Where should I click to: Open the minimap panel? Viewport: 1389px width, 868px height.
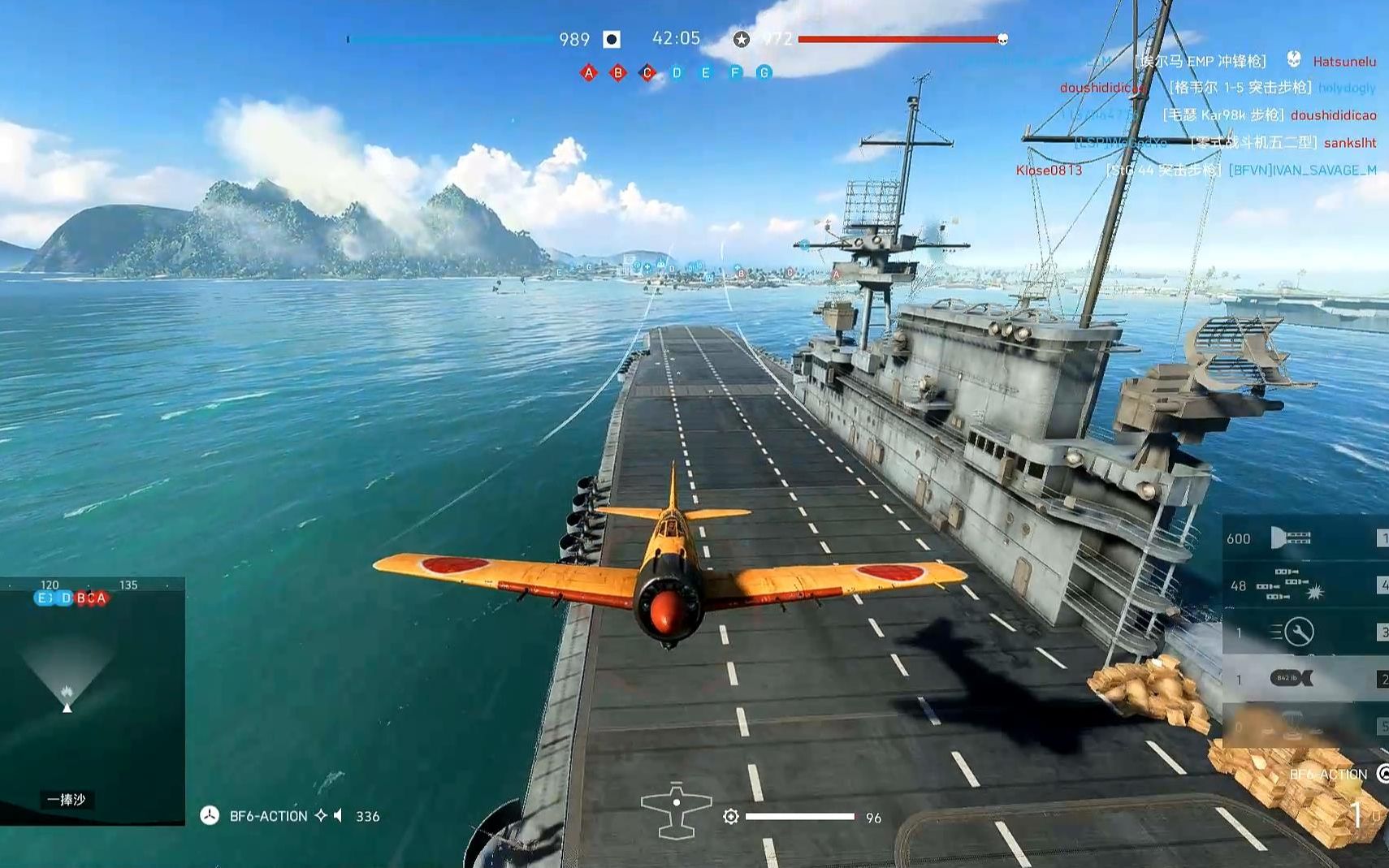(x=93, y=701)
